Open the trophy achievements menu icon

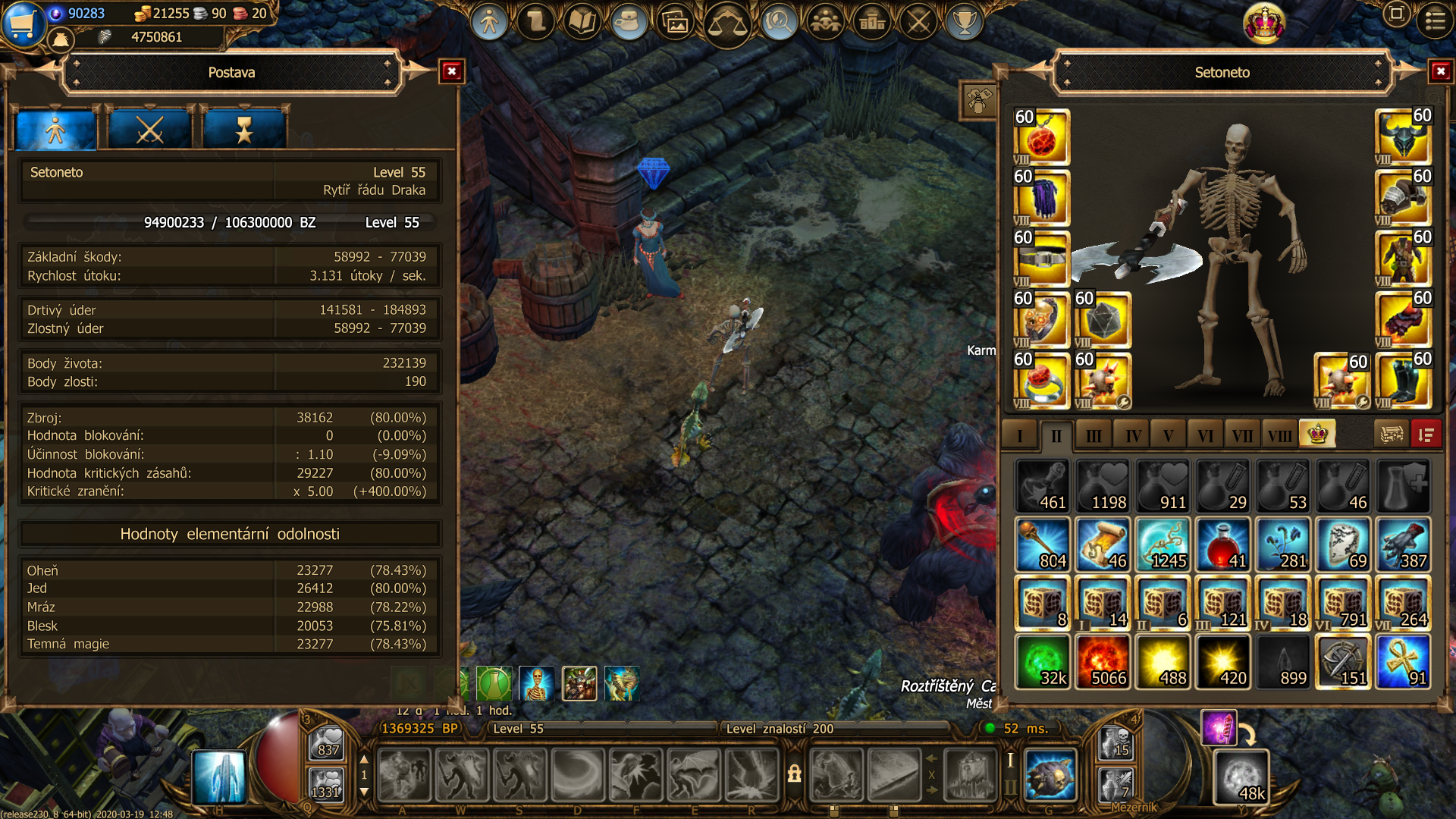964,22
